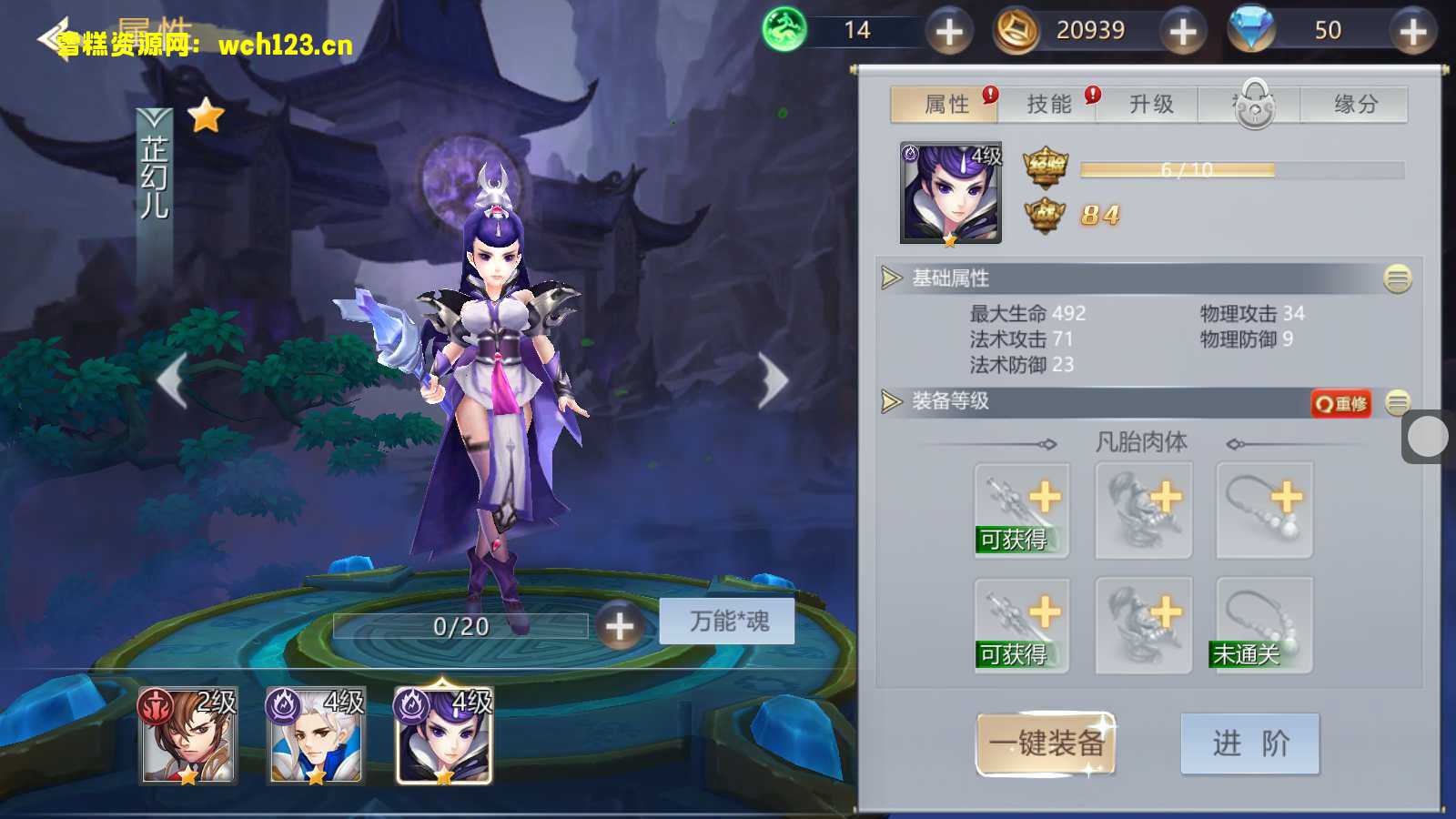The height and width of the screenshot is (819, 1456).
Task: Collapse the 装备等级 section arrow
Action: (892, 401)
